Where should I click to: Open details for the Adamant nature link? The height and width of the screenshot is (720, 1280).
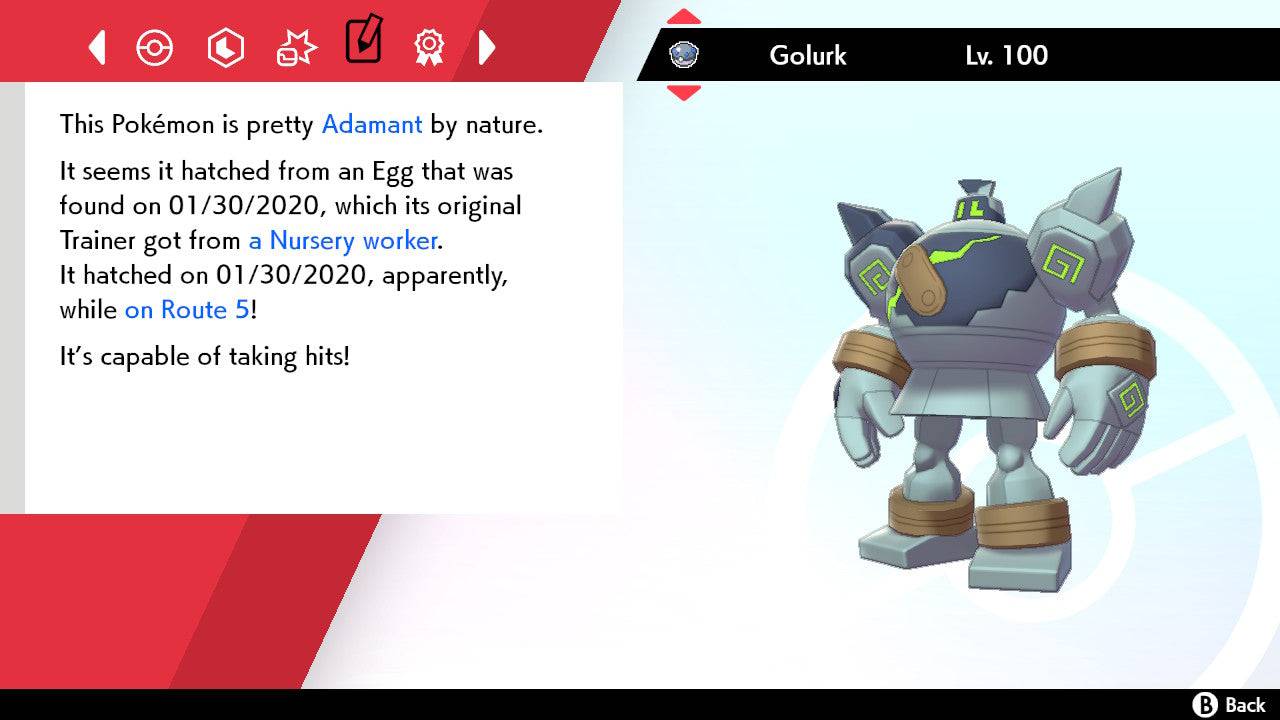click(x=371, y=124)
